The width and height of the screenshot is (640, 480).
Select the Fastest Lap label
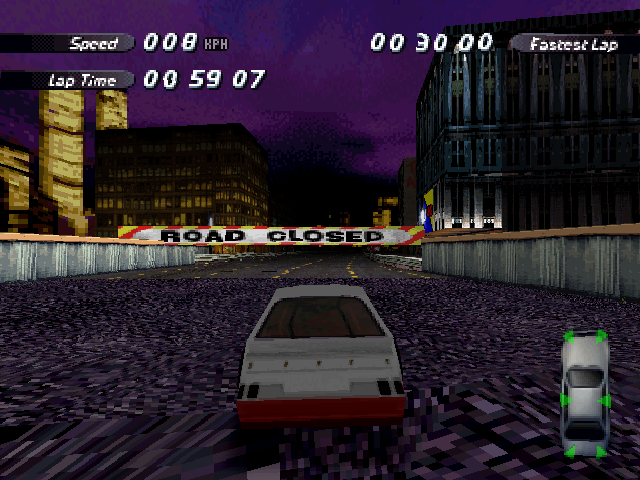573,44
